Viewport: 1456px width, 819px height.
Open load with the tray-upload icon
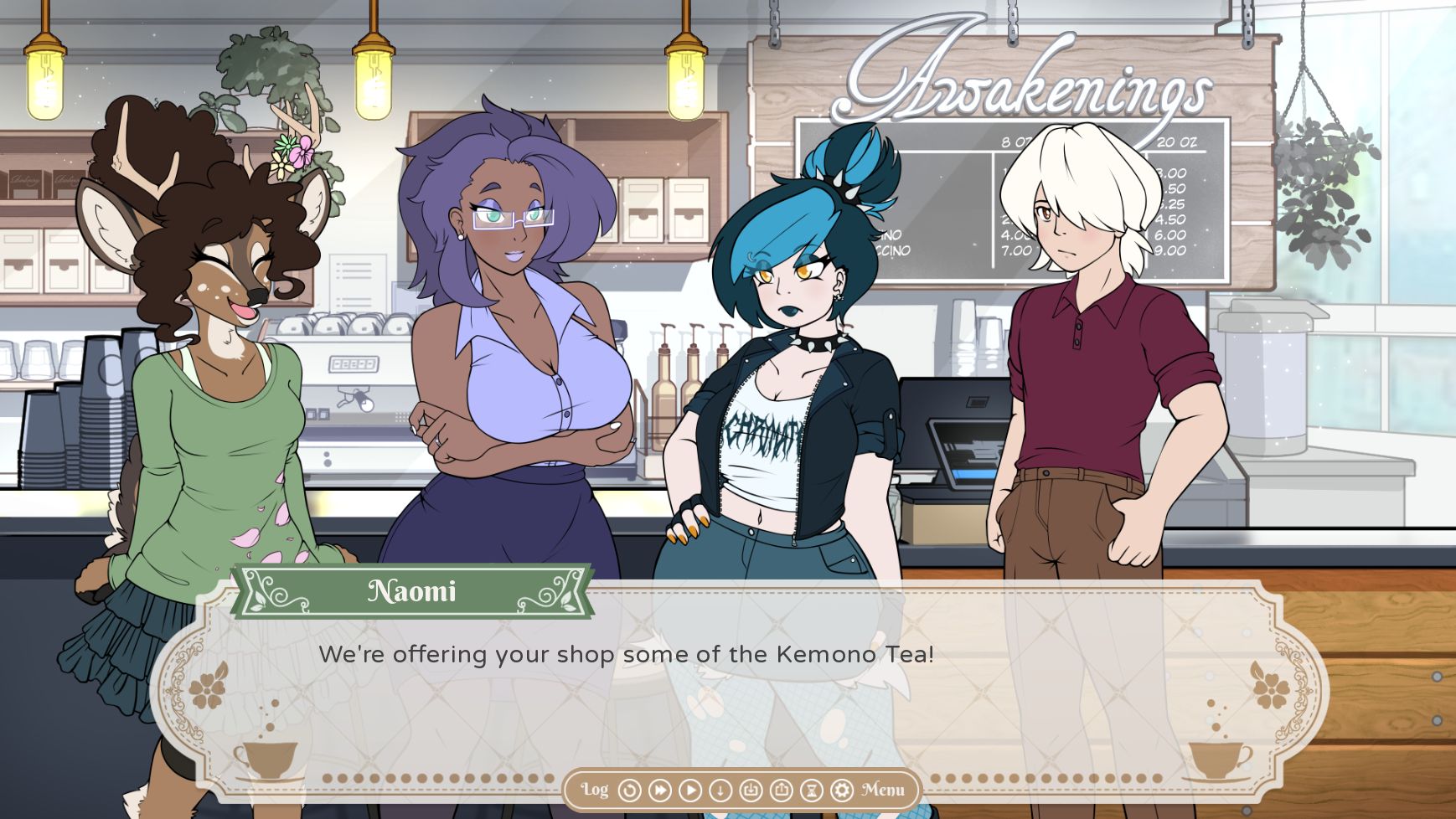781,790
